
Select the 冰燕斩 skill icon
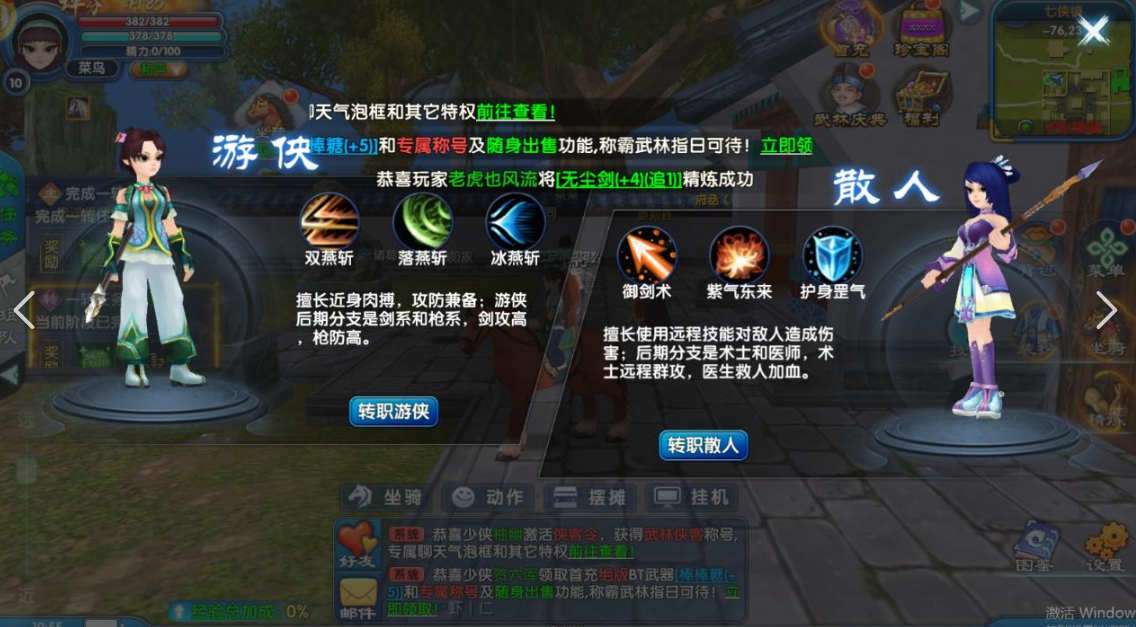515,221
